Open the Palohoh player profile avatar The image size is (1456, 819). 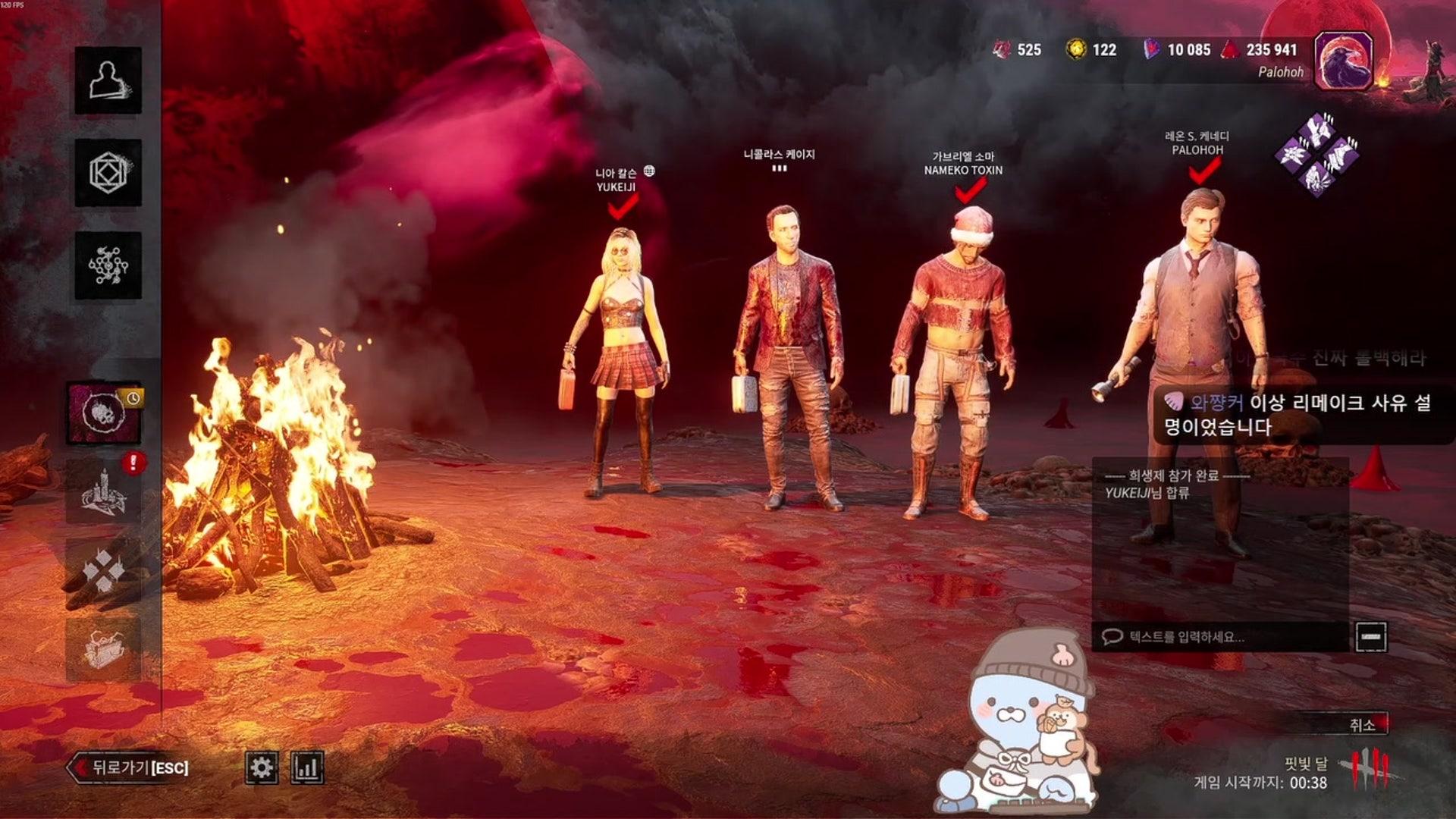[1343, 61]
